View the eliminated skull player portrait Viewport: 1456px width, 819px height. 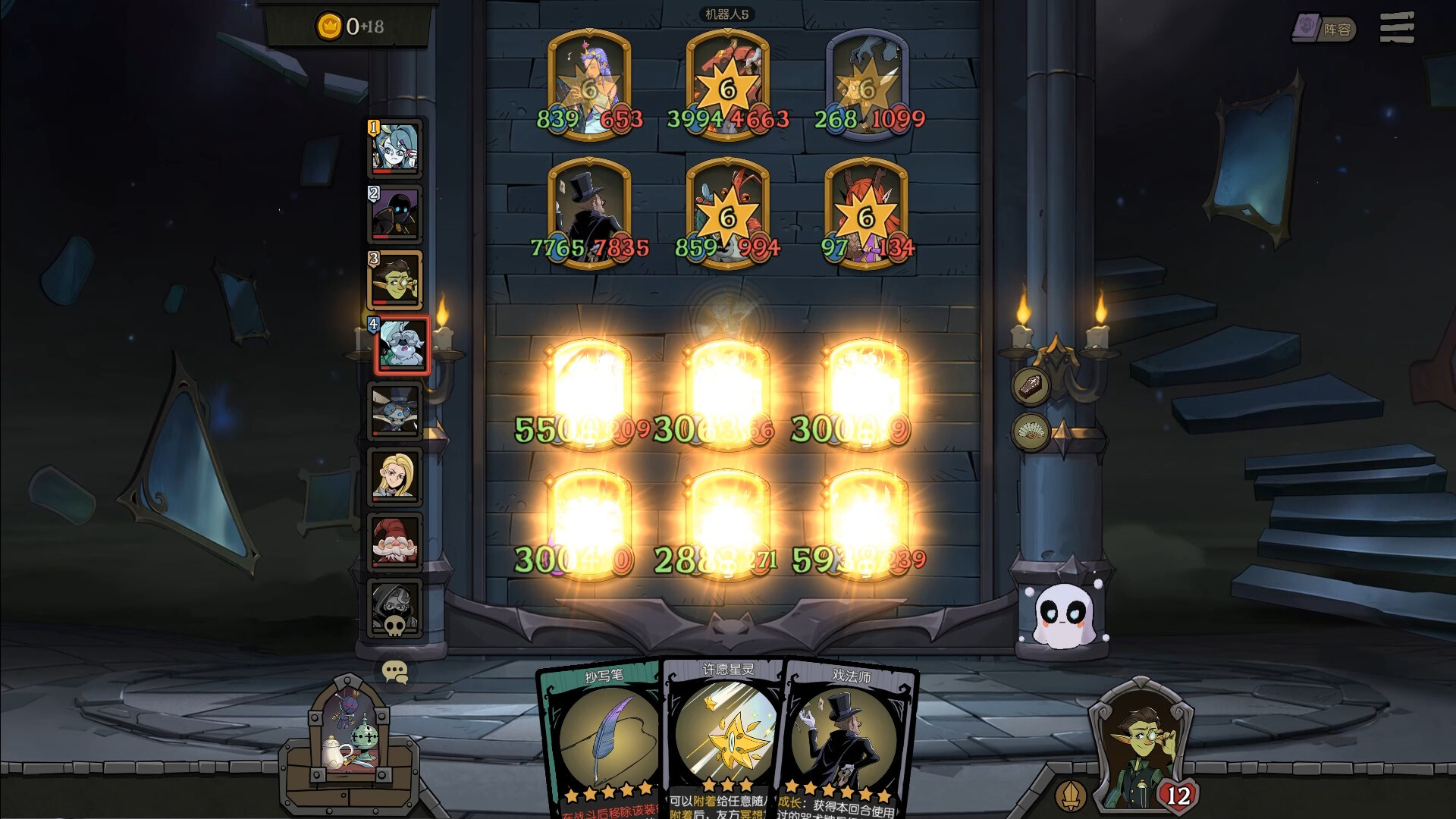pyautogui.click(x=395, y=607)
